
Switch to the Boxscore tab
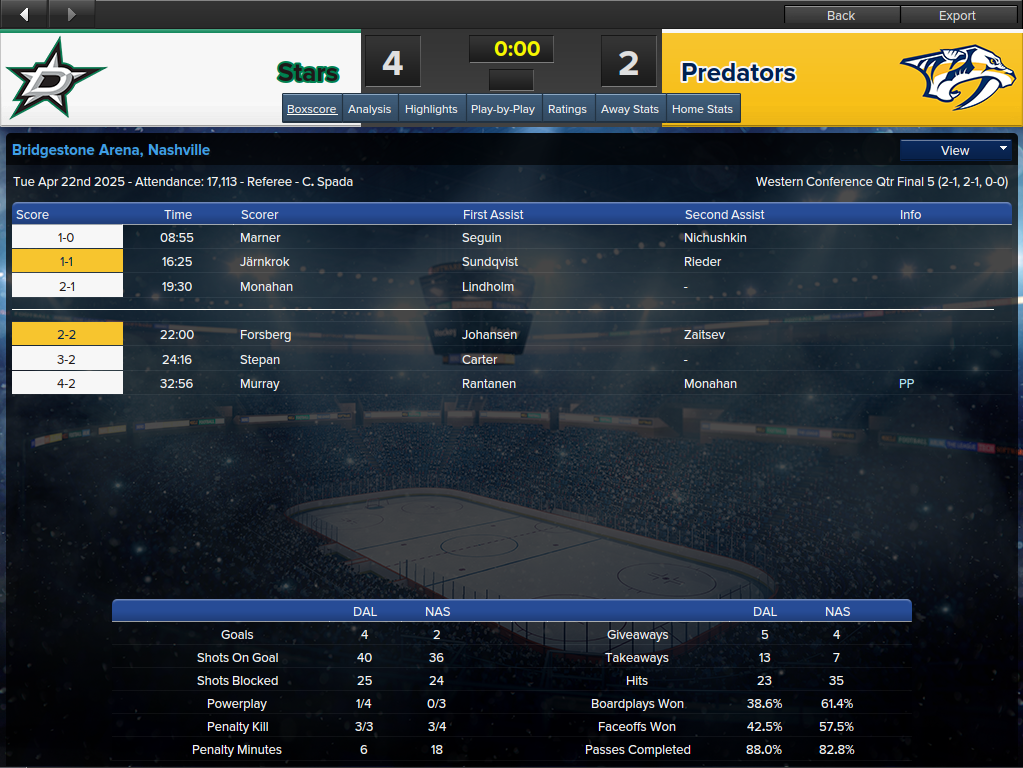click(x=311, y=109)
